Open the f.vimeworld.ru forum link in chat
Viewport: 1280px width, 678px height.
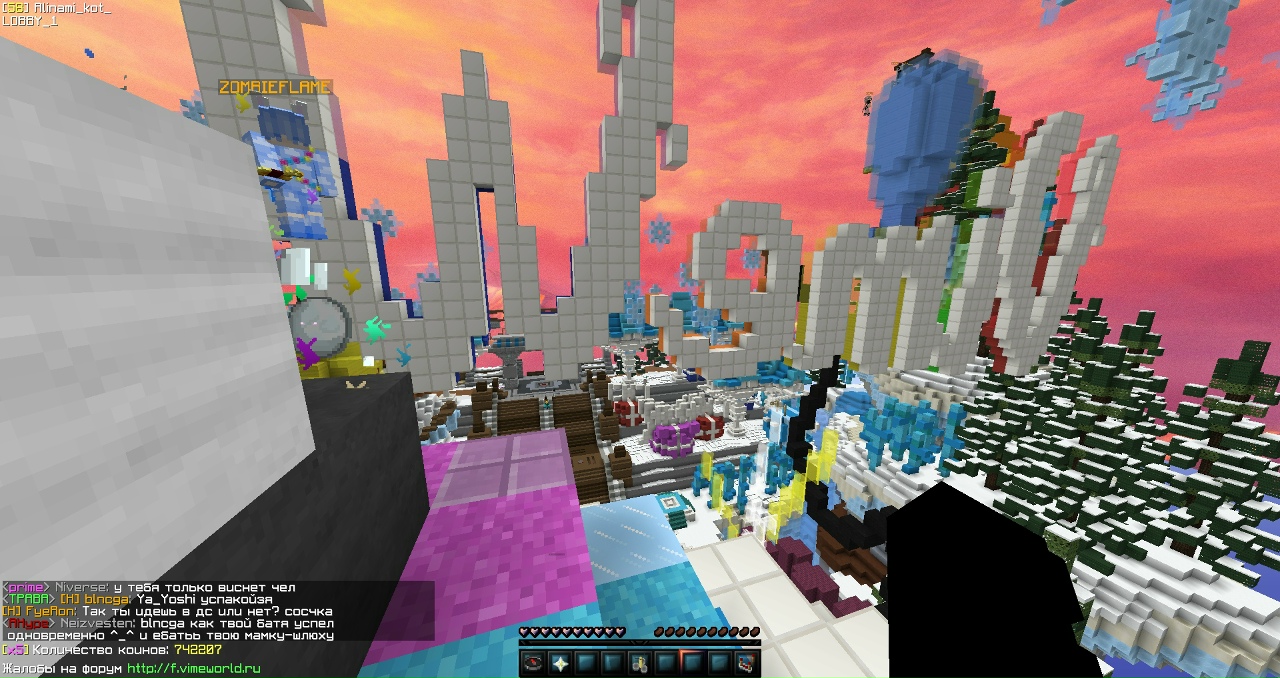[x=193, y=668]
